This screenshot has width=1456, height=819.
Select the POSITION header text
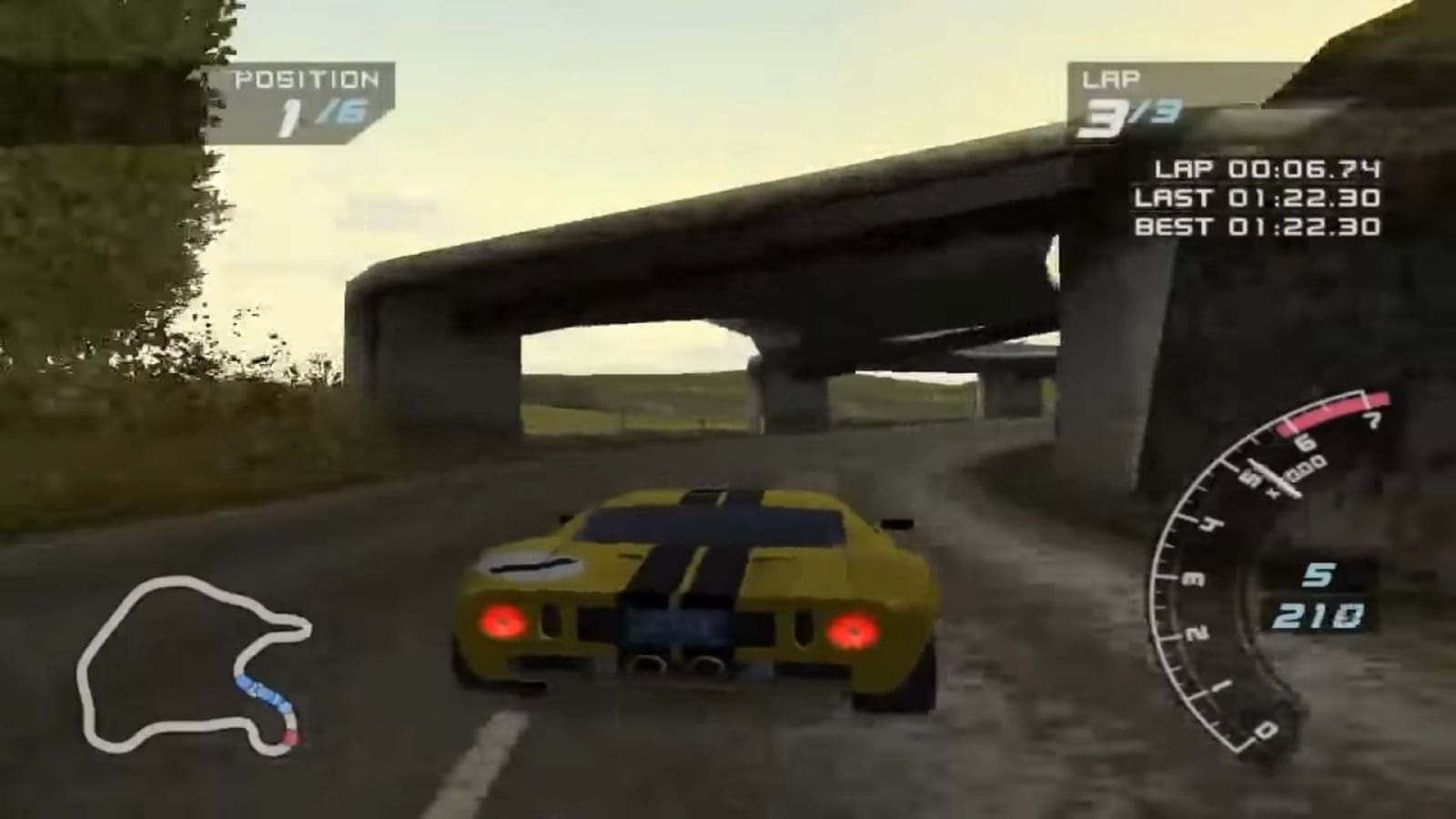point(307,79)
